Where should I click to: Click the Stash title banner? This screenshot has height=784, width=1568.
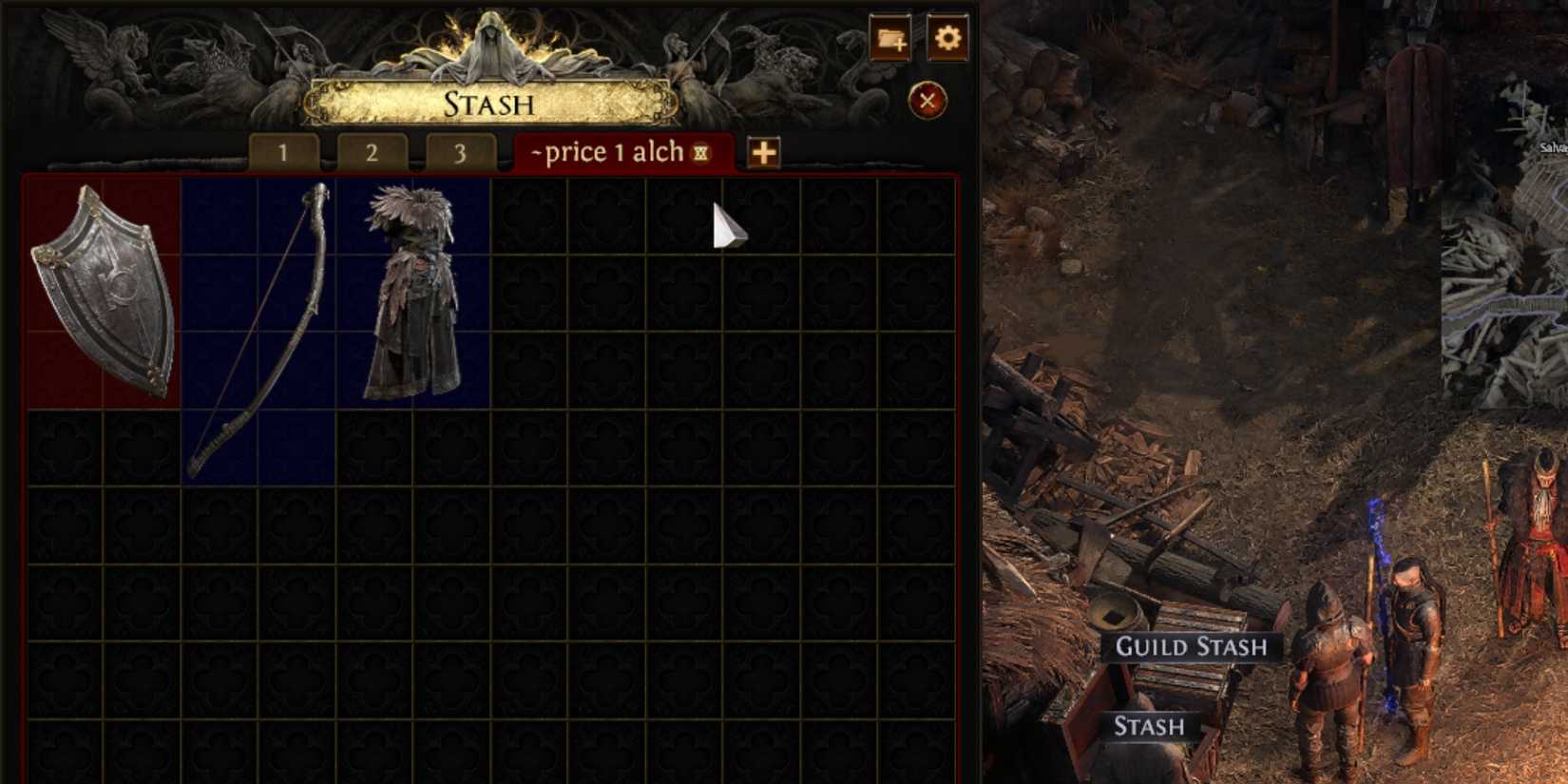(488, 105)
